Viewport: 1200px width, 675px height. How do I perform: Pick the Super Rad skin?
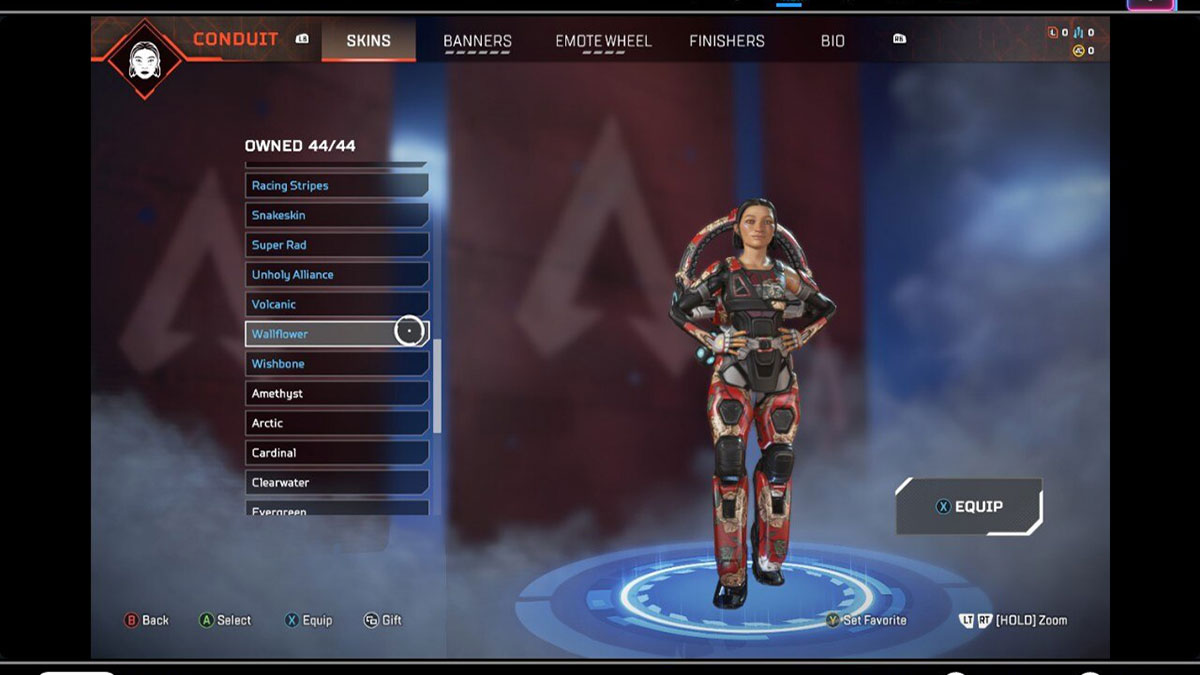[336, 245]
